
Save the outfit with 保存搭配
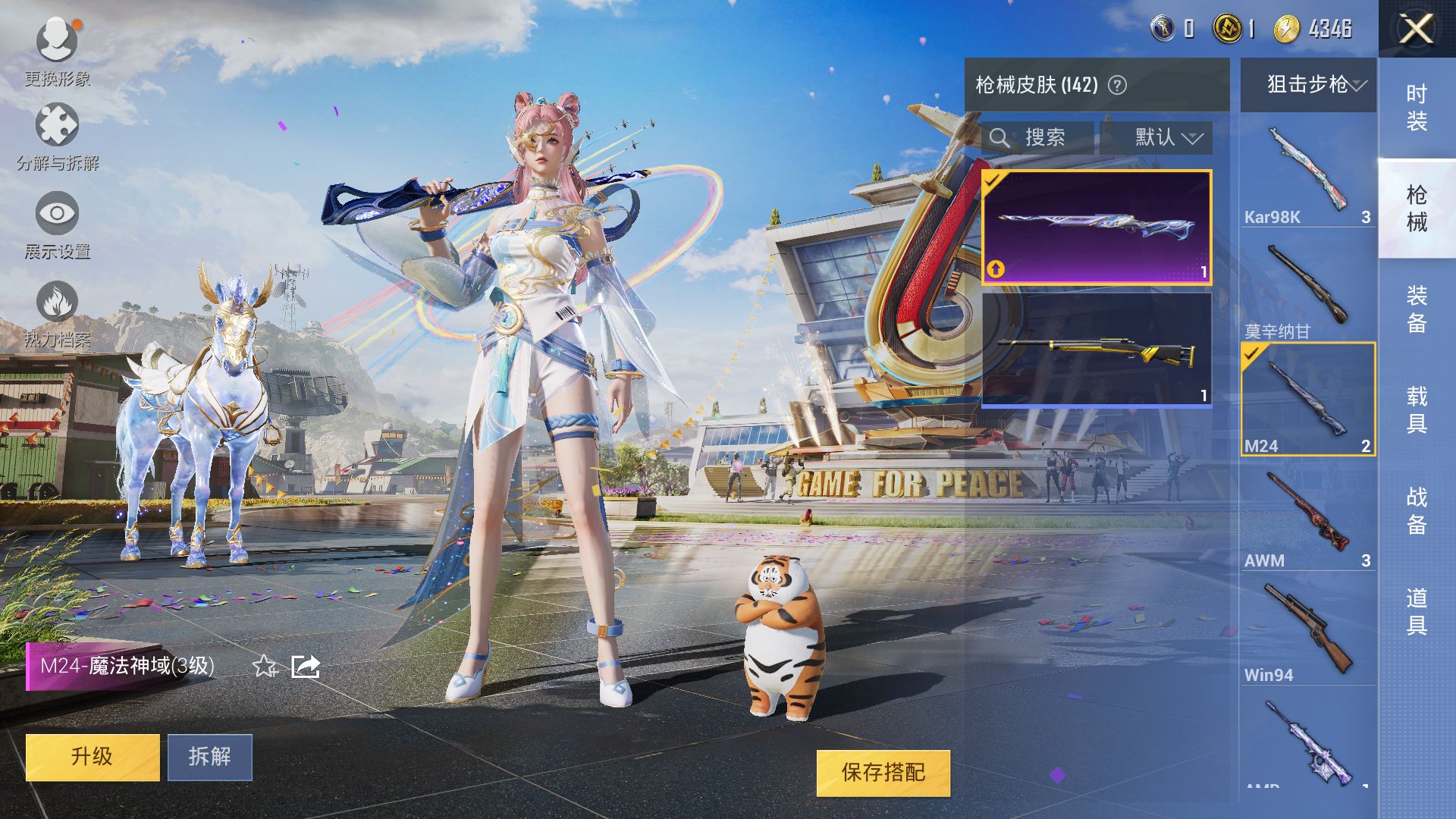pyautogui.click(x=883, y=773)
